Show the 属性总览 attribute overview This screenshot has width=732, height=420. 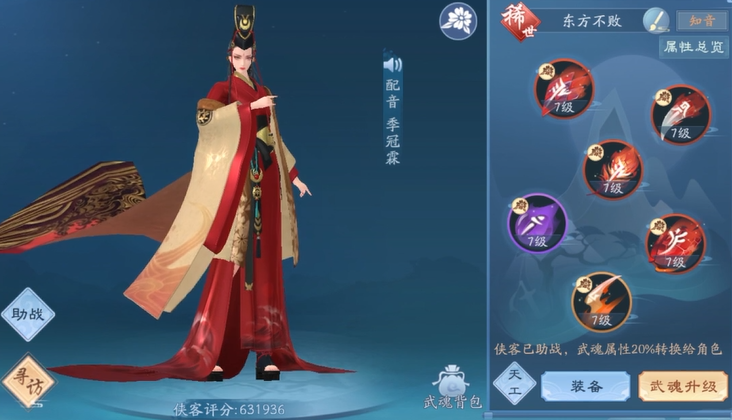click(x=692, y=46)
